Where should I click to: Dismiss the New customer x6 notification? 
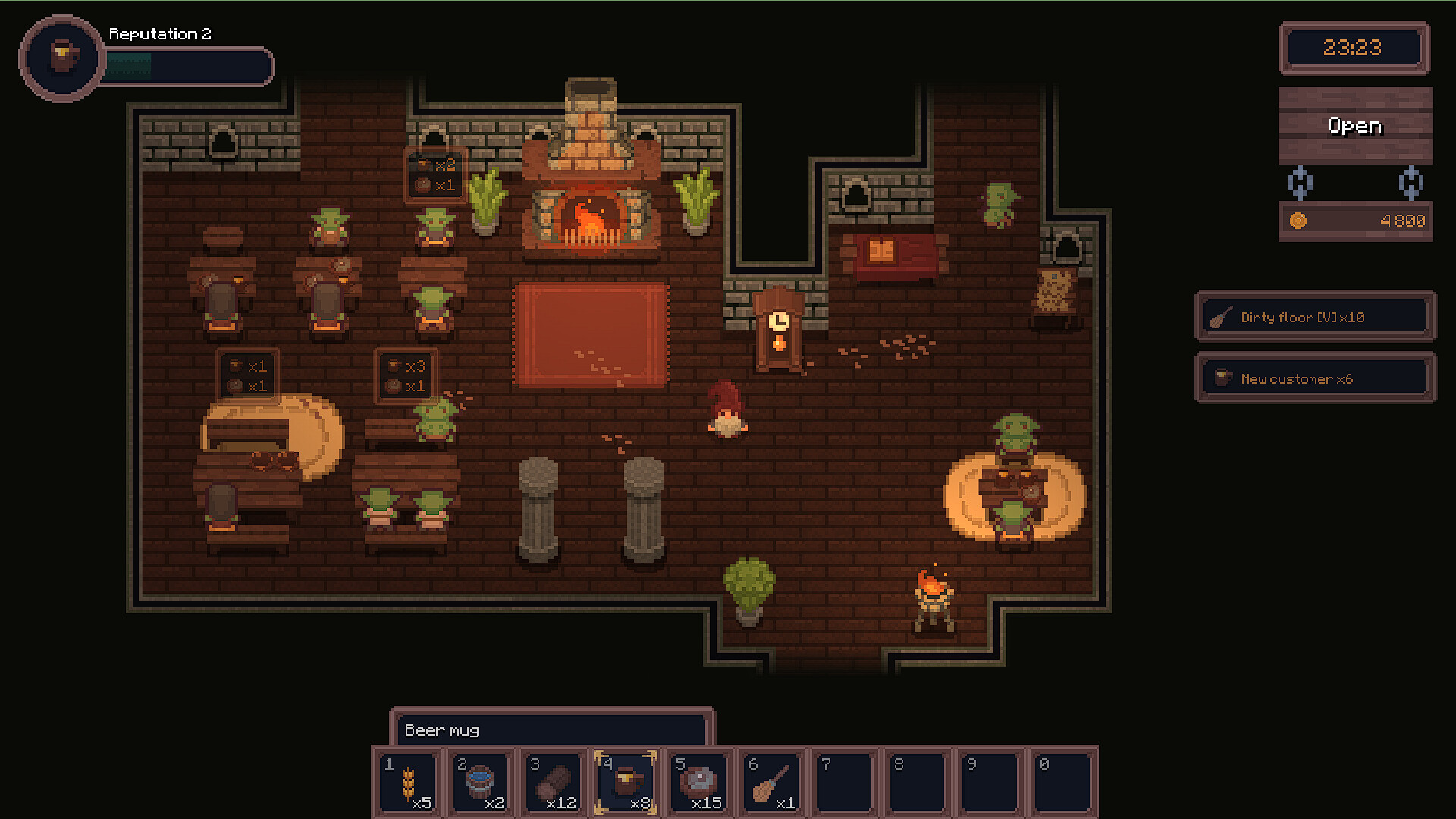tap(1314, 377)
